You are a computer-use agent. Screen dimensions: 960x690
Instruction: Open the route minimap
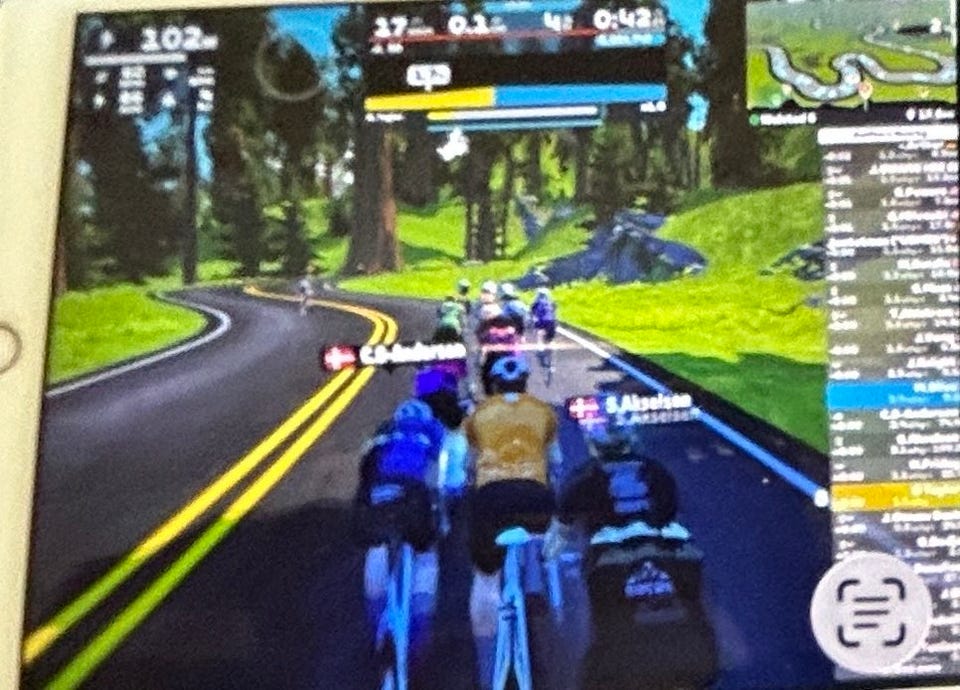coord(852,55)
